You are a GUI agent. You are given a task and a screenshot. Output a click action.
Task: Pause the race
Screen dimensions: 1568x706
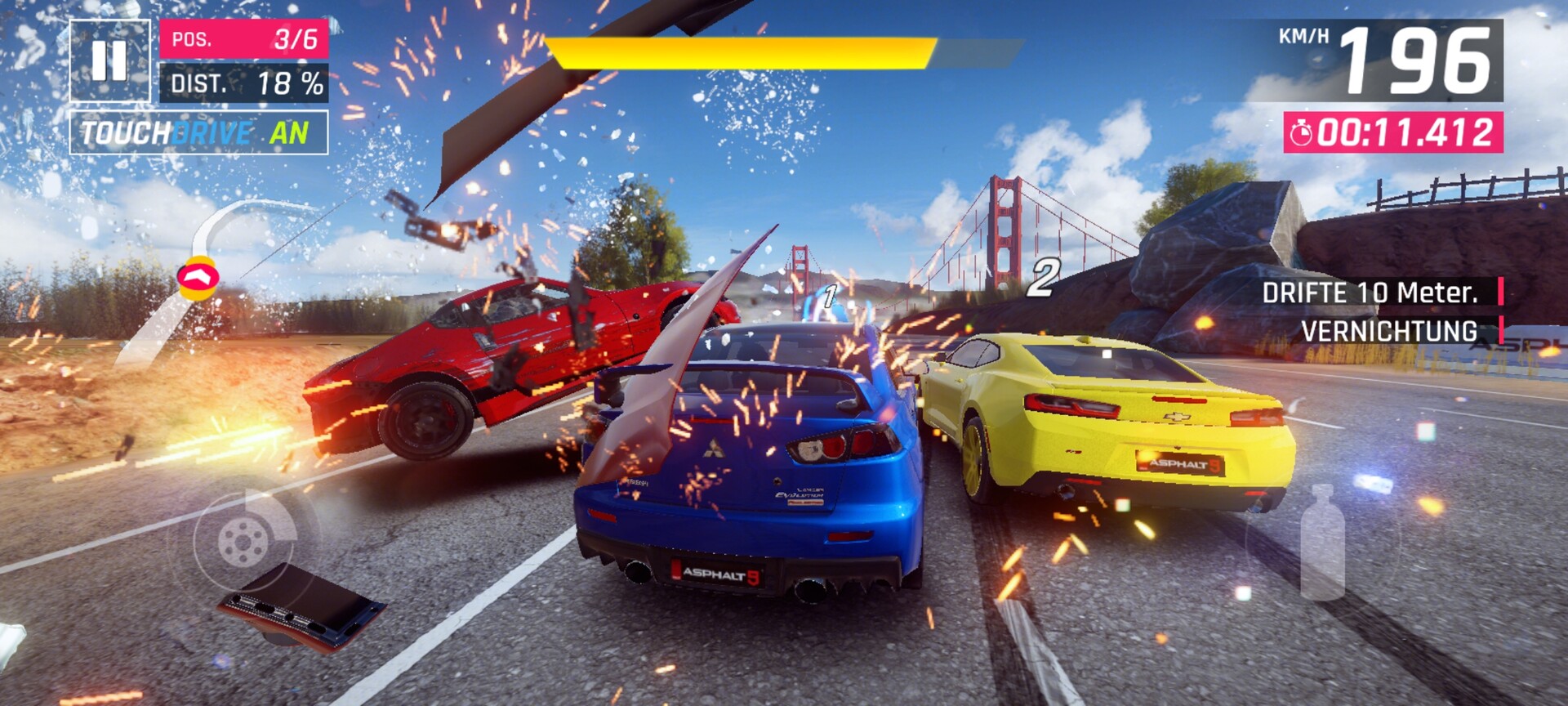110,61
